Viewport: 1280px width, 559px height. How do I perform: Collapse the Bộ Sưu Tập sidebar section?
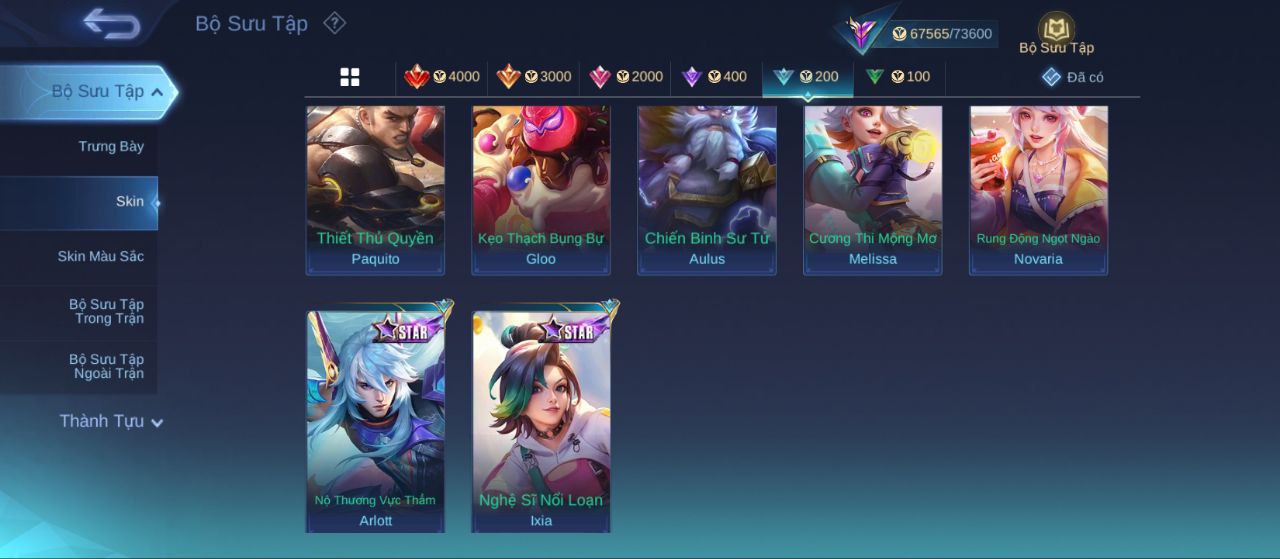pos(157,92)
